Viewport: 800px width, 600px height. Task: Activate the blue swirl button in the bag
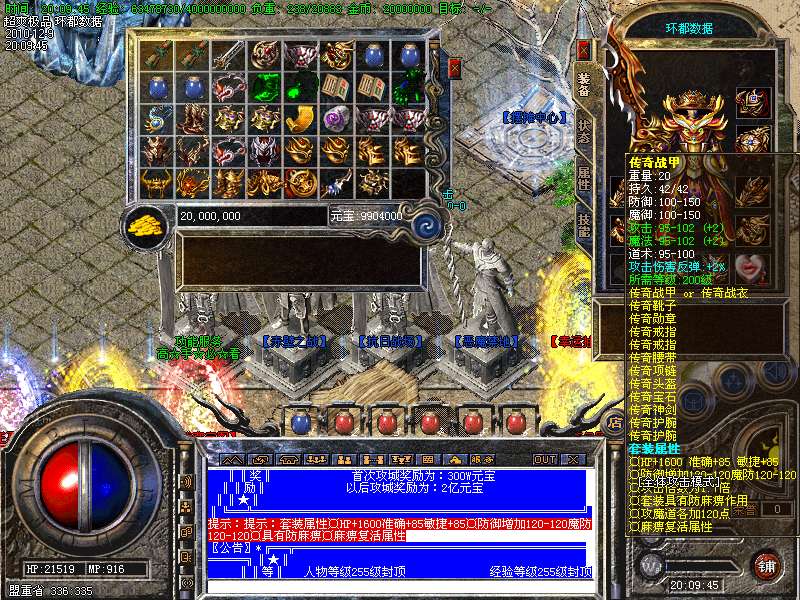click(x=428, y=223)
